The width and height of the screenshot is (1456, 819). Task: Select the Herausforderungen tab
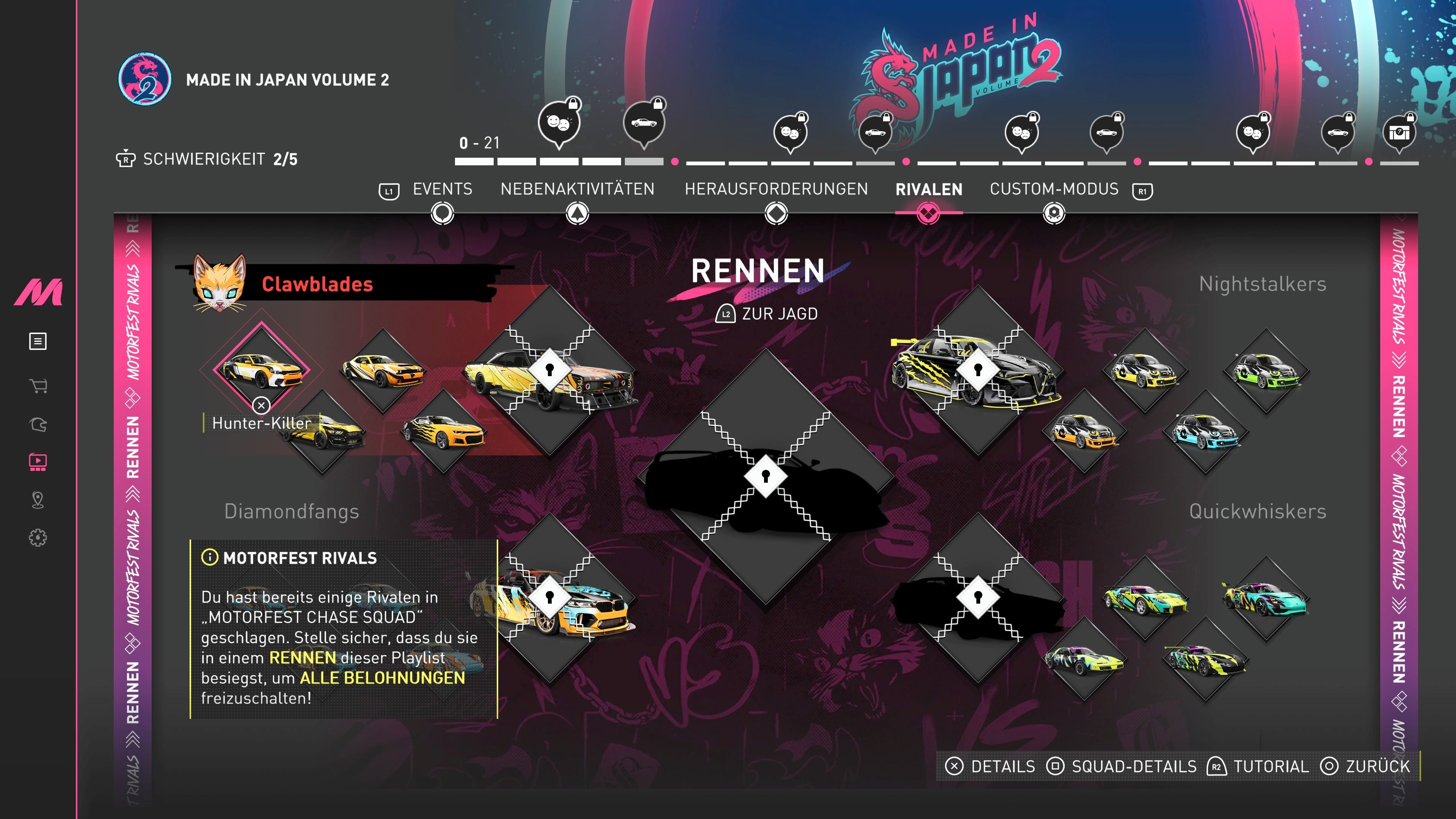(776, 189)
